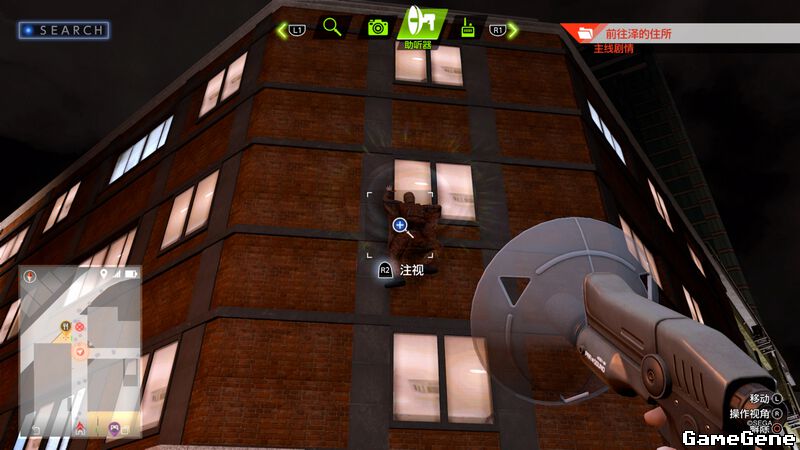Open the 前往泽的住所 main quest tracker

680,33
